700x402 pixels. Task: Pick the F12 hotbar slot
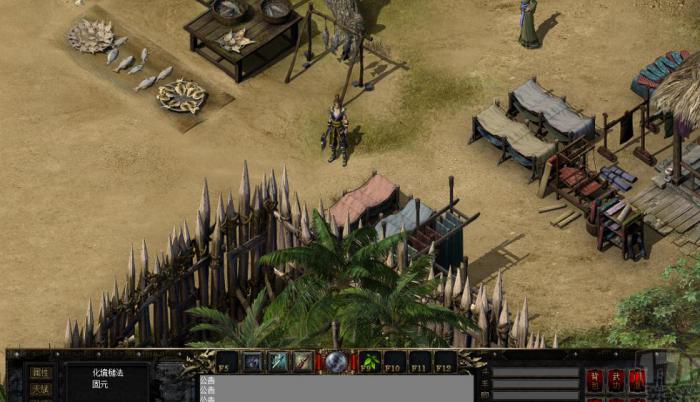(445, 361)
